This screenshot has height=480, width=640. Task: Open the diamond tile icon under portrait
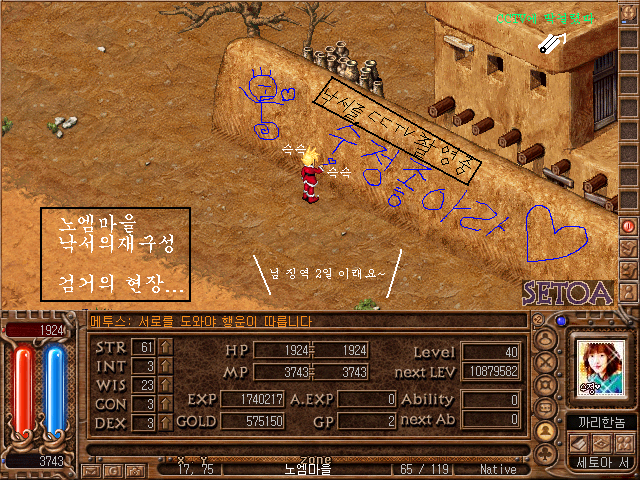[x=601, y=443]
